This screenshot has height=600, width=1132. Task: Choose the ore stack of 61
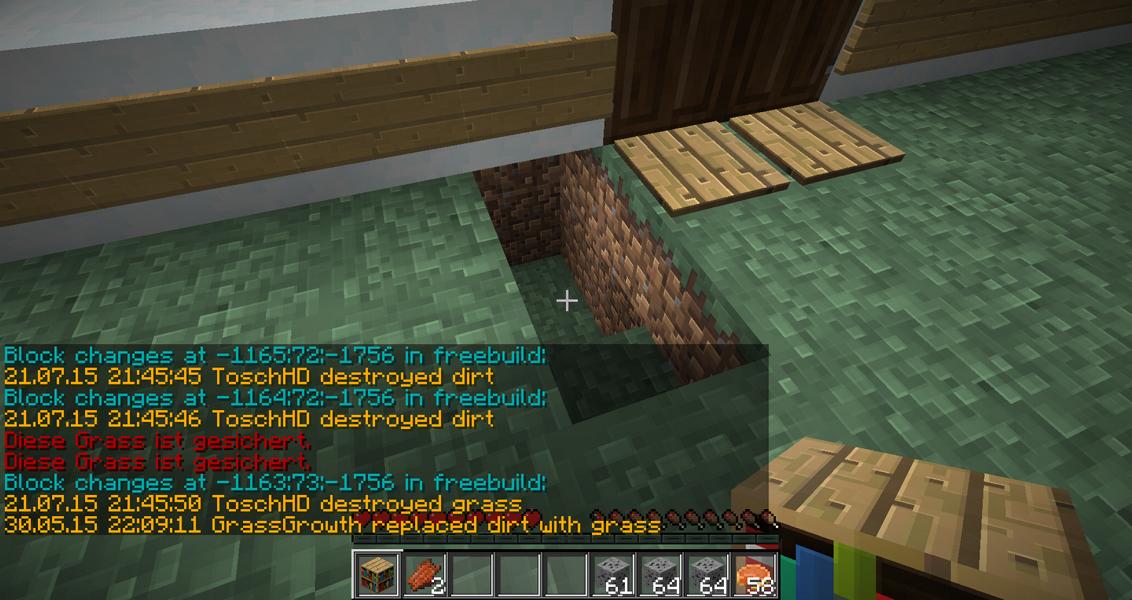pos(613,575)
